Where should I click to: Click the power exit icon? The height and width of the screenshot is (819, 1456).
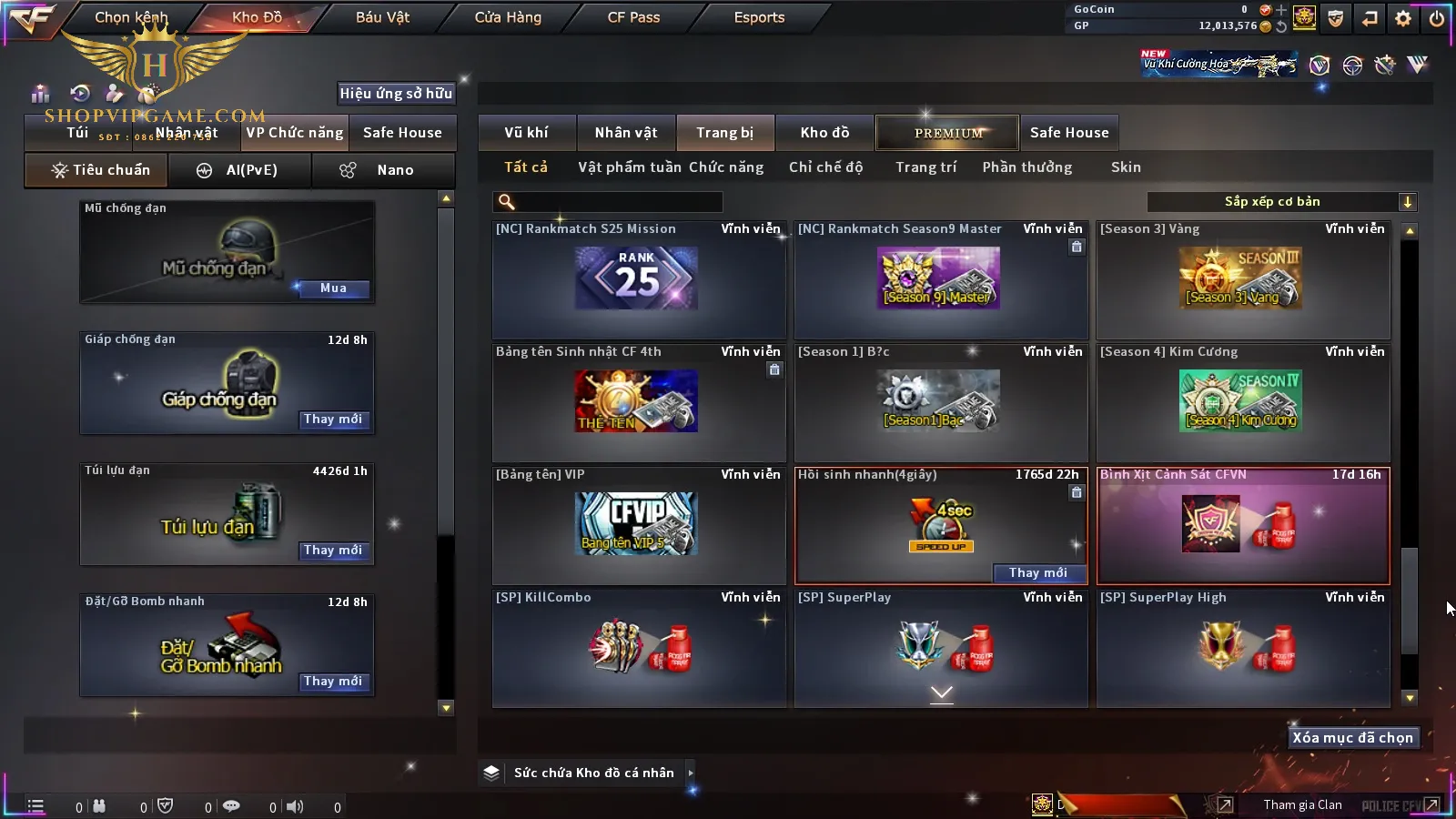point(1437,18)
